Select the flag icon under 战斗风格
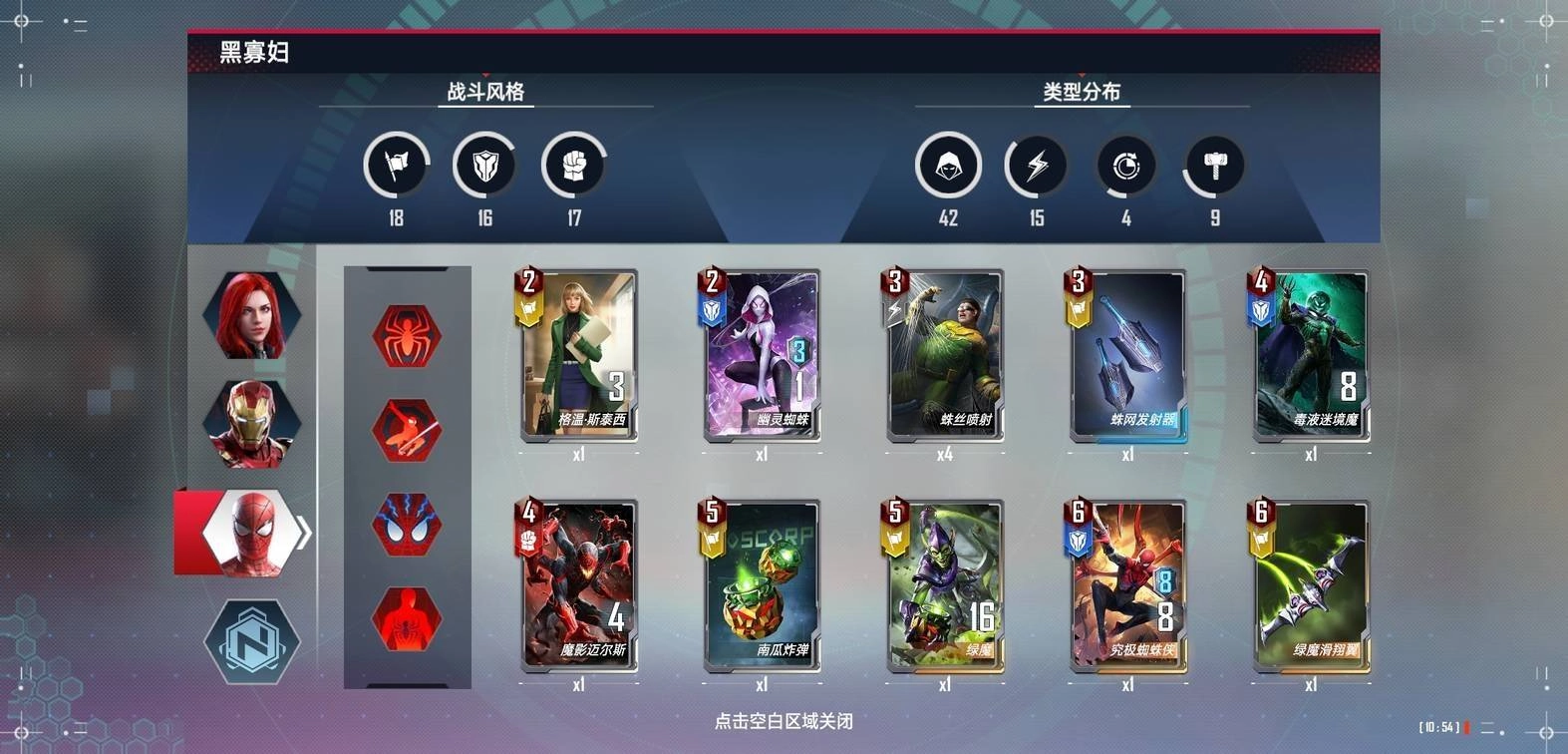 point(395,166)
